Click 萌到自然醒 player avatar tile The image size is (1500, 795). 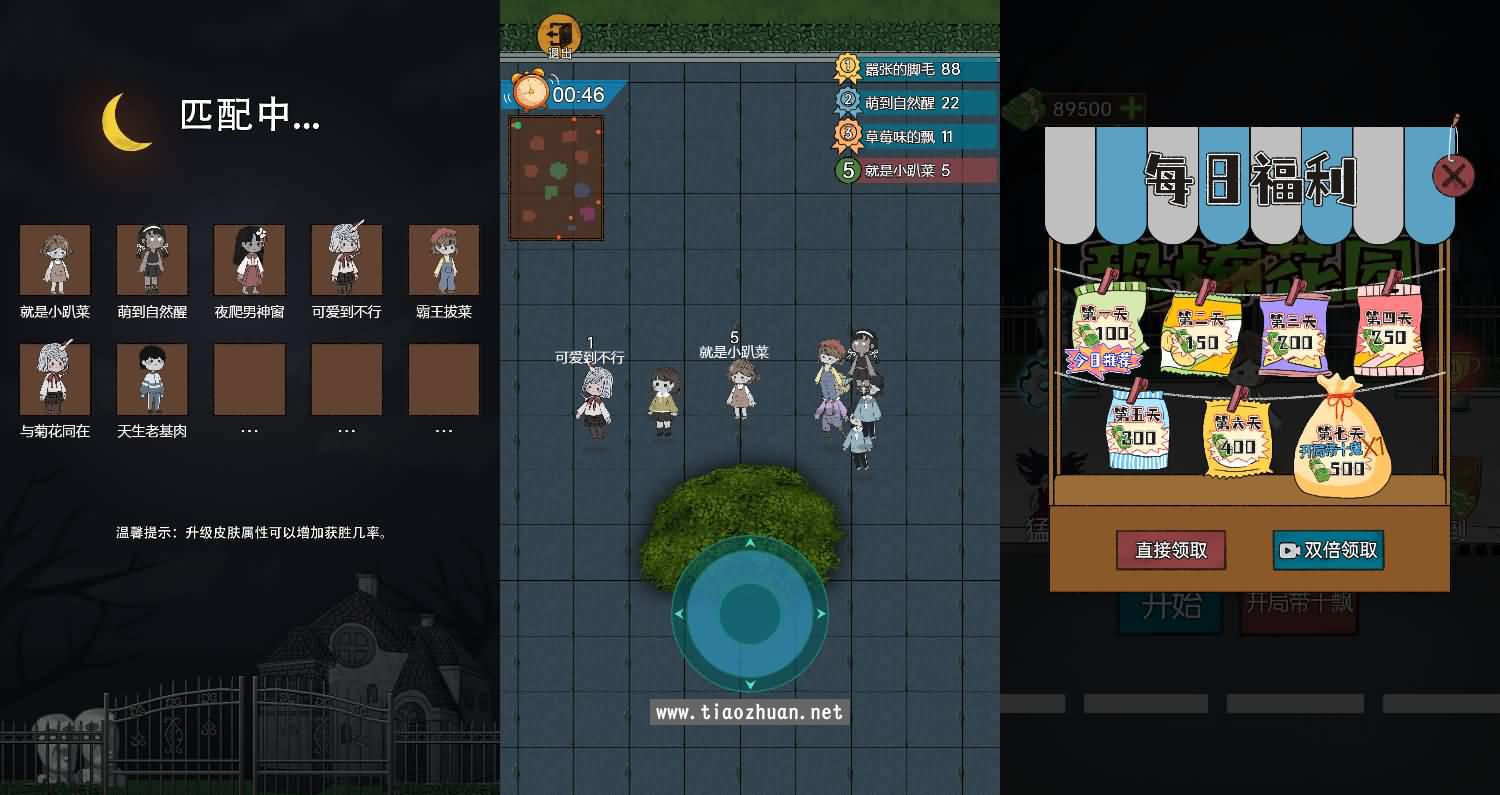(x=152, y=260)
